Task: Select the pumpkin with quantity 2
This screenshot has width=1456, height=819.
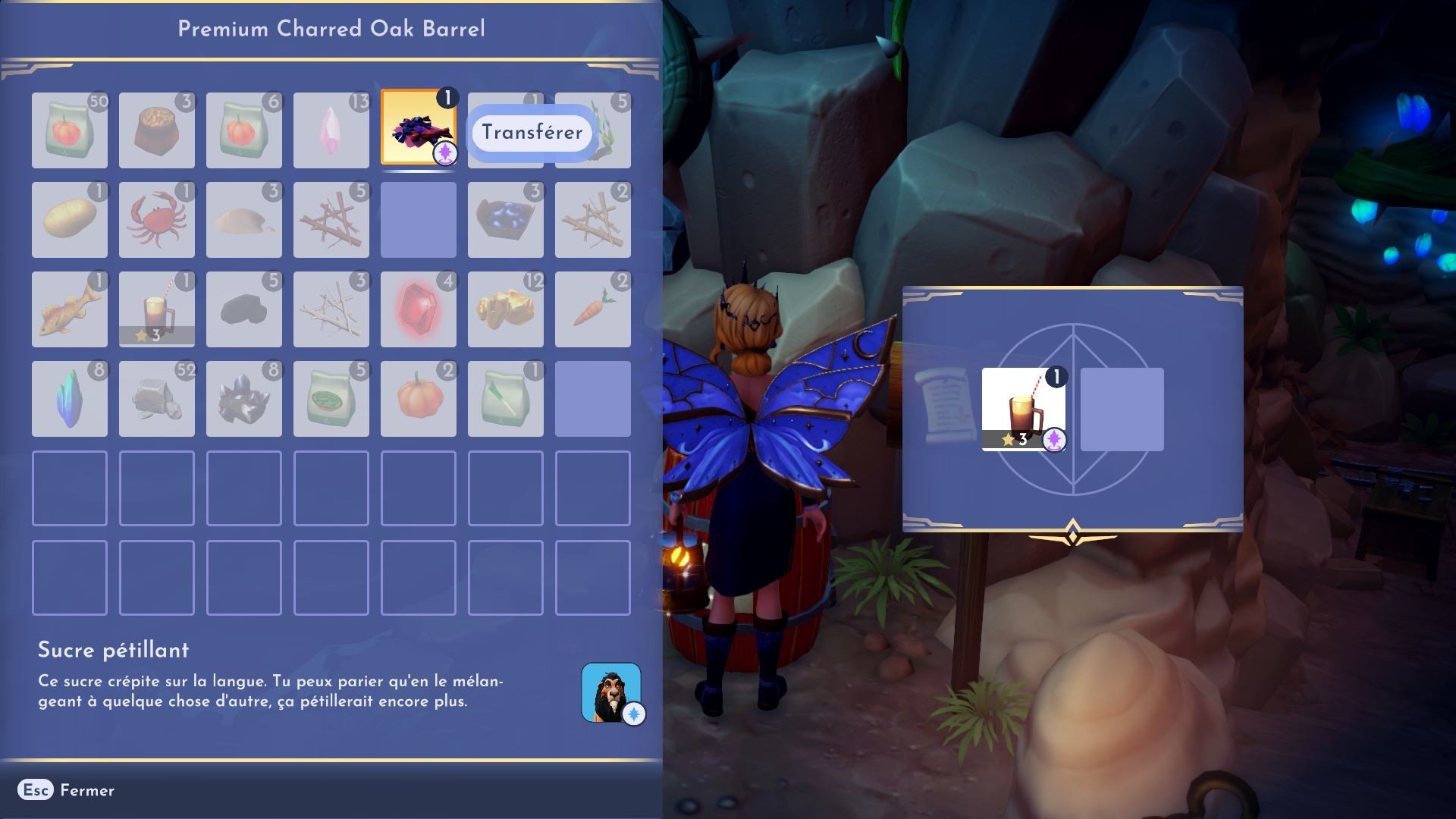Action: coord(418,398)
